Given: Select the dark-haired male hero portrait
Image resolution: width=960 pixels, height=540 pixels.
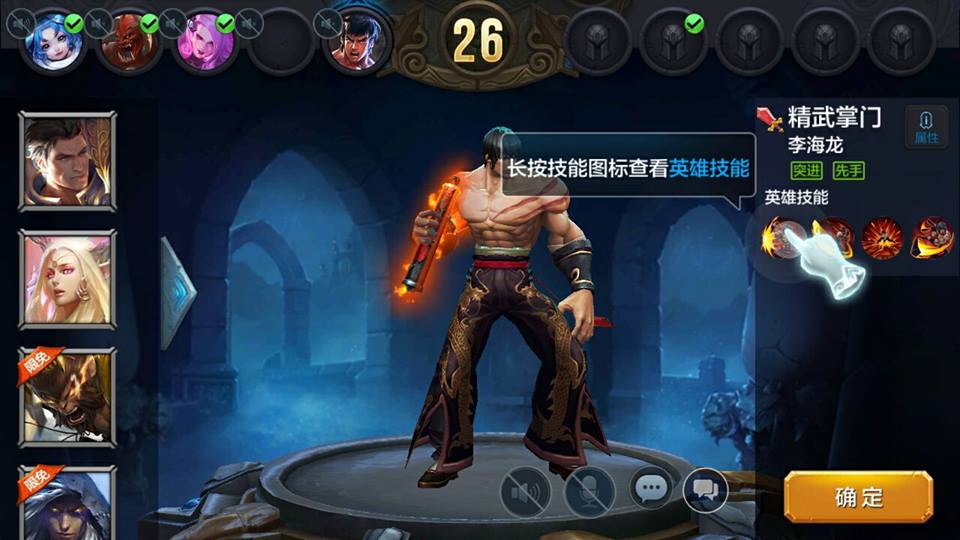Looking at the screenshot, I should coord(67,161).
